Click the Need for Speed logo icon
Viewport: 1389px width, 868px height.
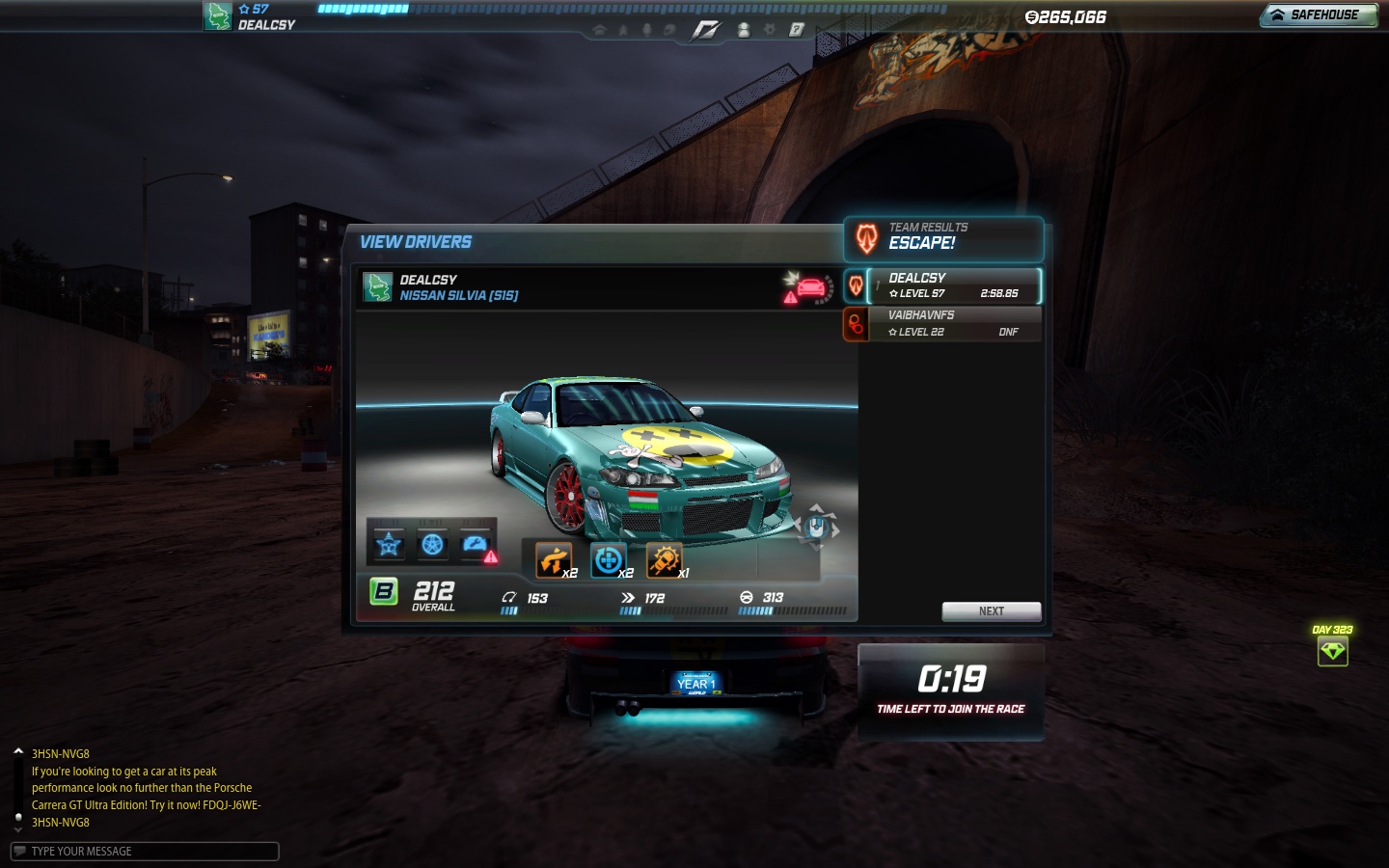705,30
